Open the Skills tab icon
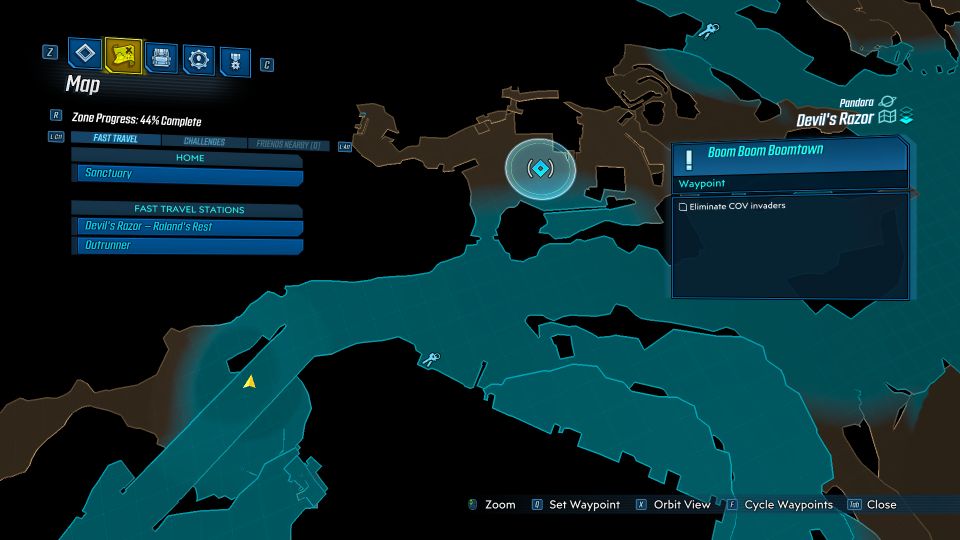 pos(200,57)
